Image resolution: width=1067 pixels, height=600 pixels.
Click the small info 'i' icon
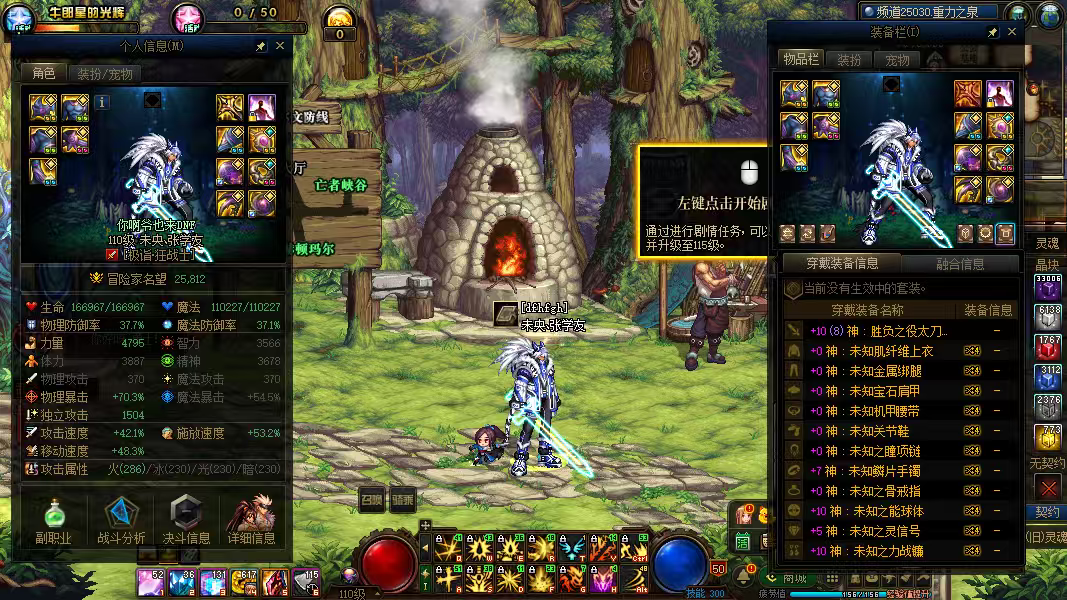click(x=103, y=101)
